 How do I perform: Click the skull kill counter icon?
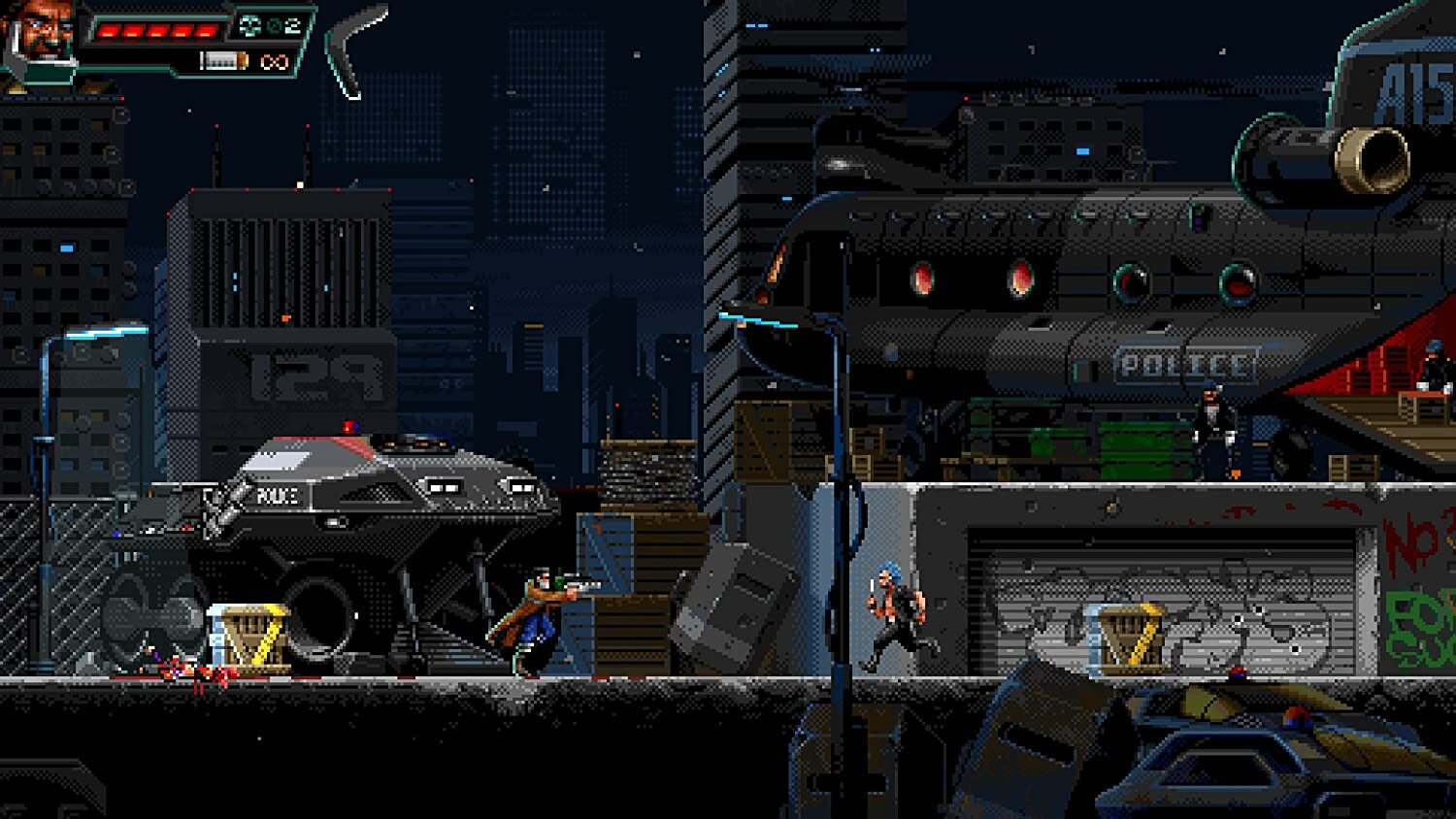pos(249,27)
